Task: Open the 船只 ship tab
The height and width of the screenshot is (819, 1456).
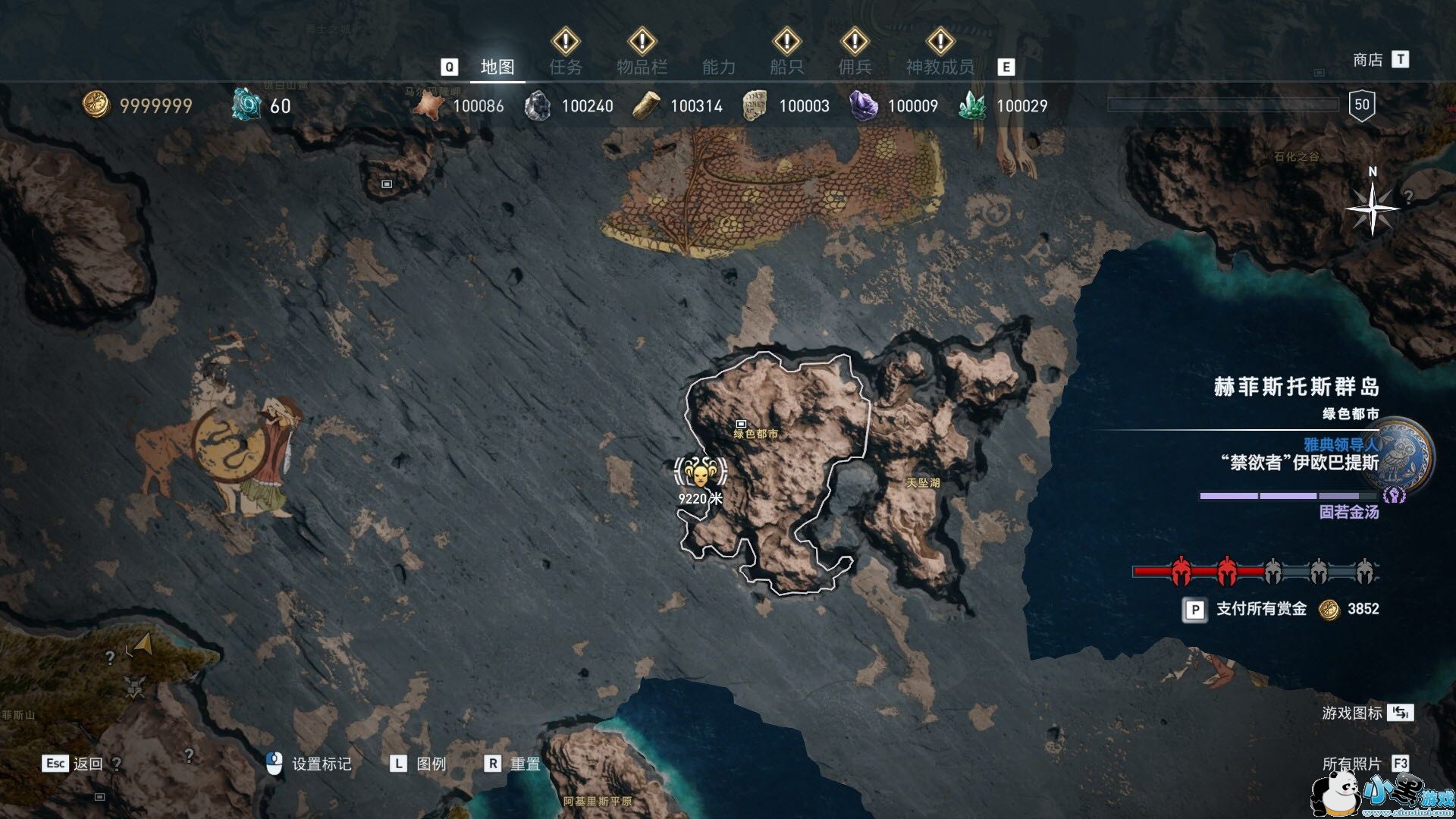Action: 786,67
